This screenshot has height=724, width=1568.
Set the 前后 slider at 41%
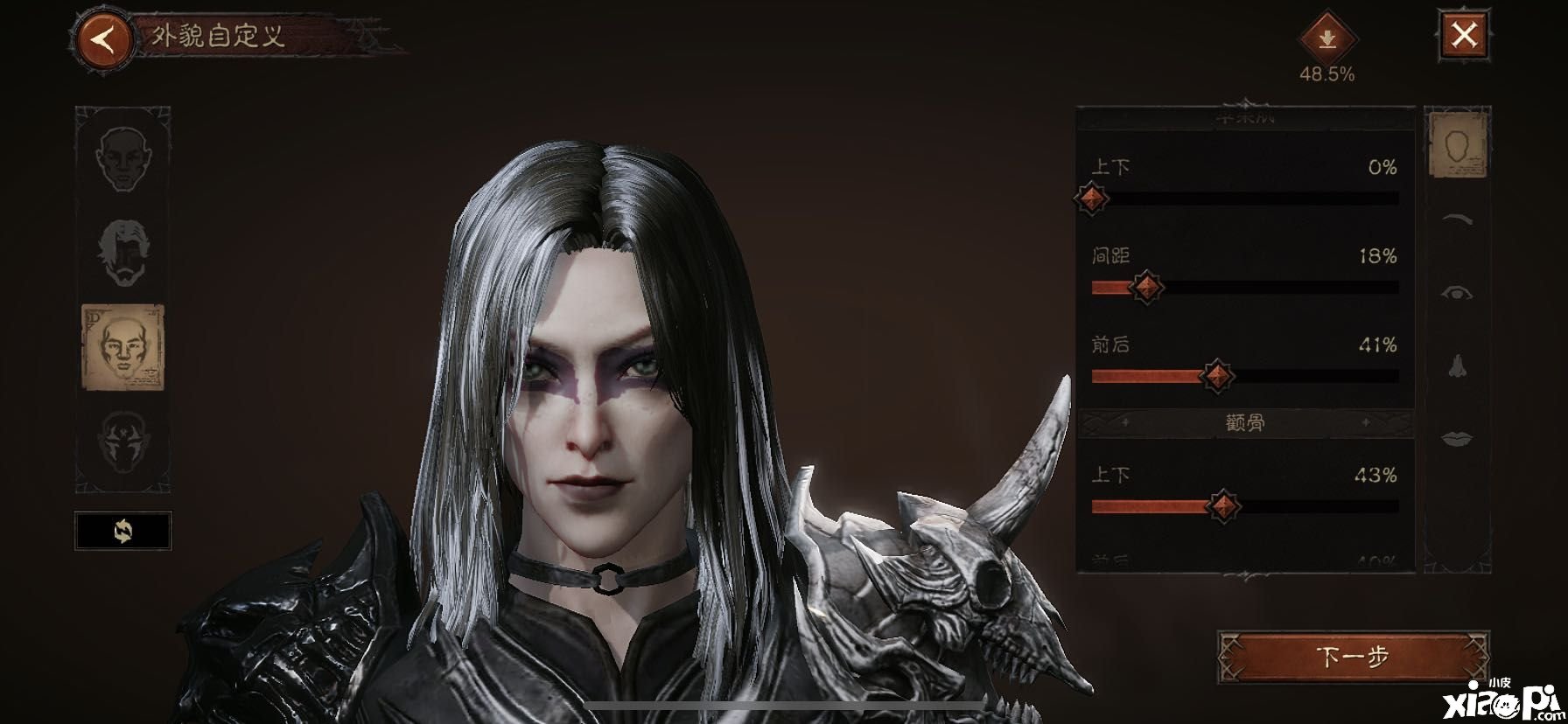pyautogui.click(x=1216, y=376)
